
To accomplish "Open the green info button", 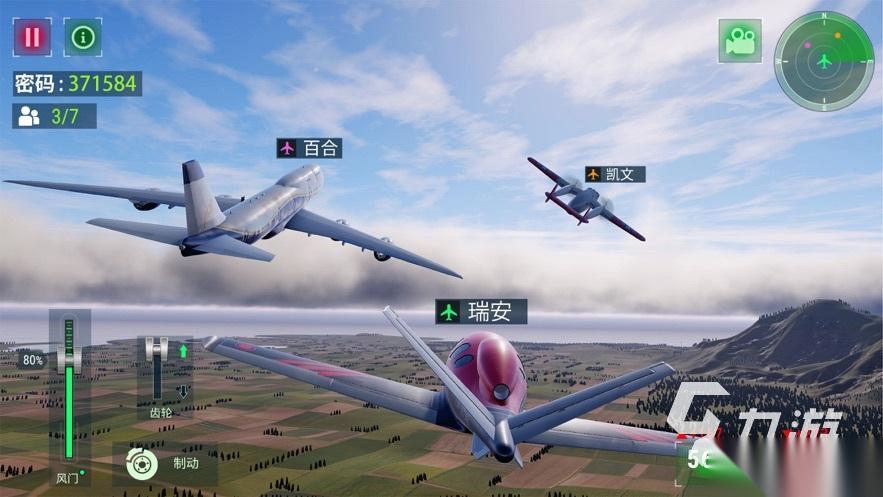I will [83, 38].
